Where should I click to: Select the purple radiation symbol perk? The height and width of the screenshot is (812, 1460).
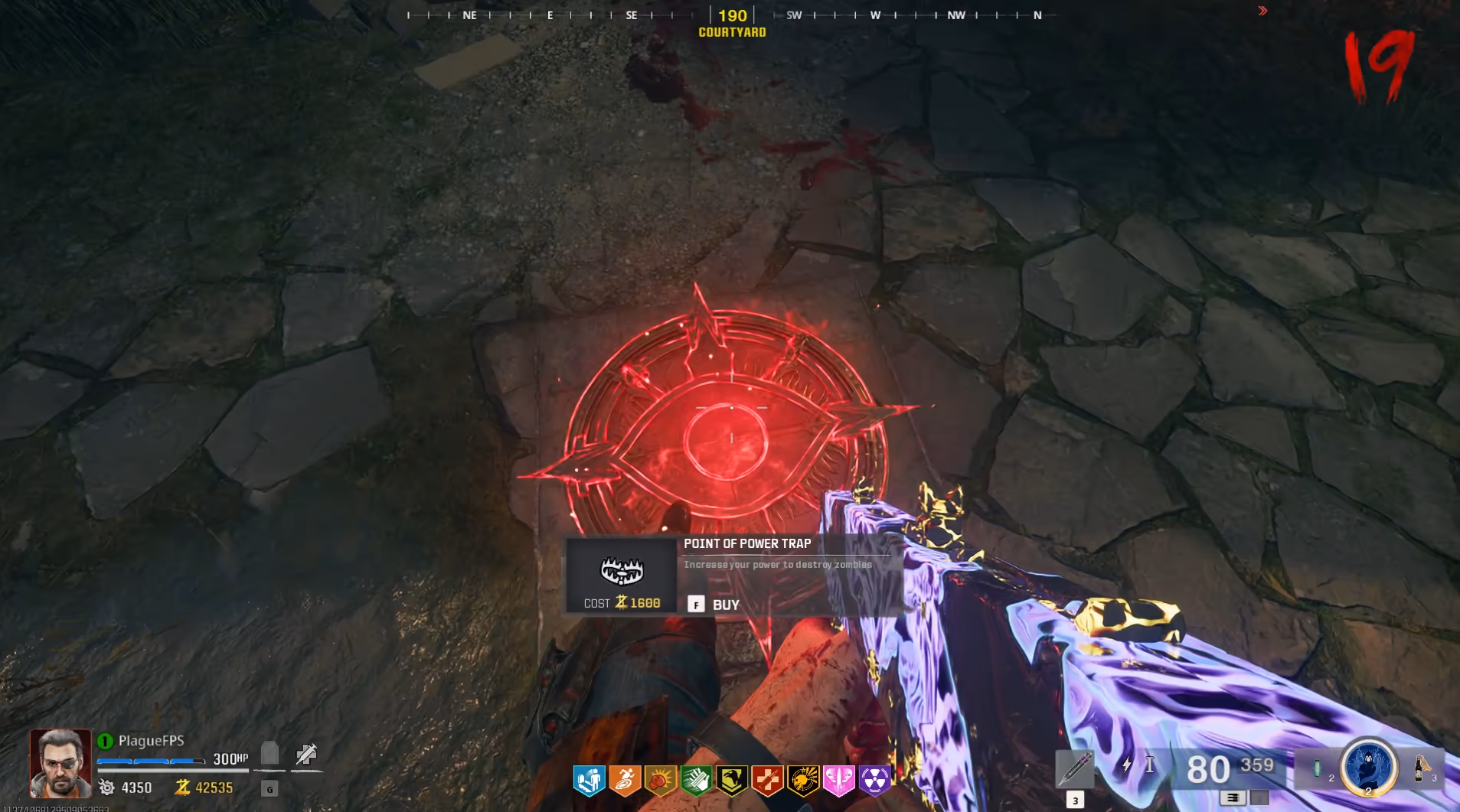(x=874, y=781)
